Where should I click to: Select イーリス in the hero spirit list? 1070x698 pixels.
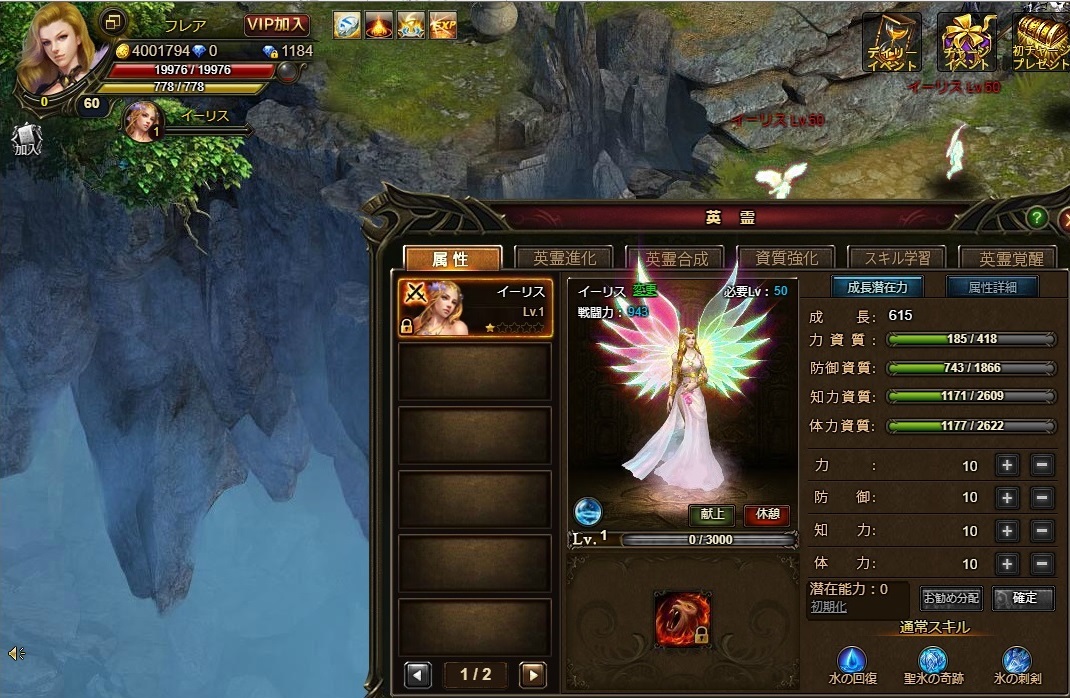(x=475, y=308)
